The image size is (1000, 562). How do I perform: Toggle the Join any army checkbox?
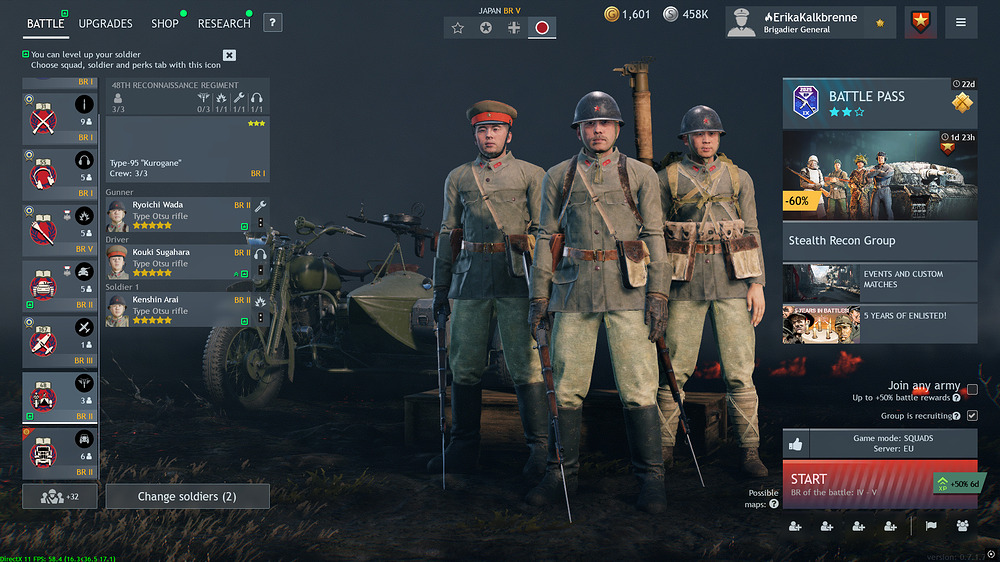[x=972, y=389]
